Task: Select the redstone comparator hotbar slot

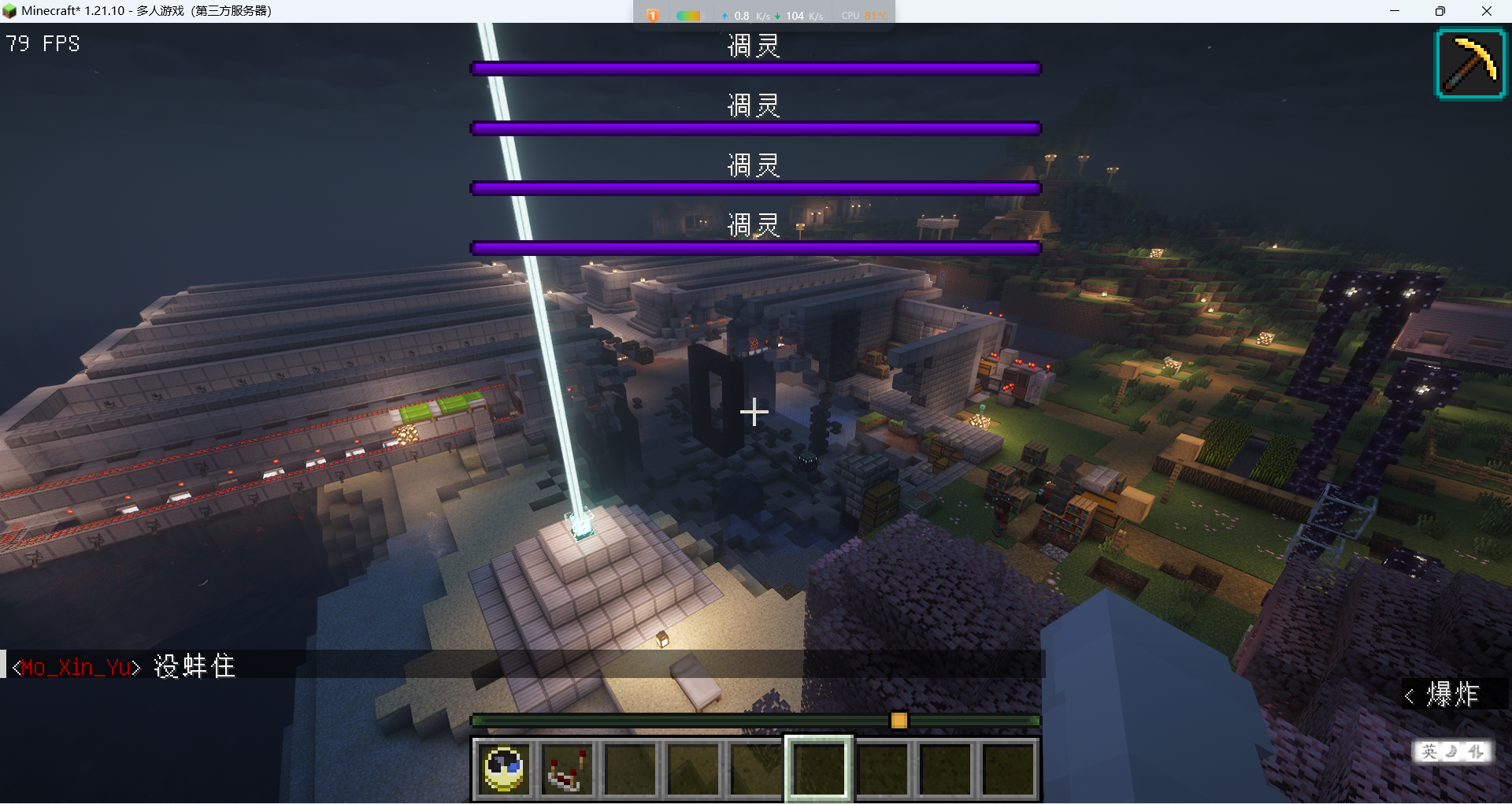Action: click(x=567, y=769)
